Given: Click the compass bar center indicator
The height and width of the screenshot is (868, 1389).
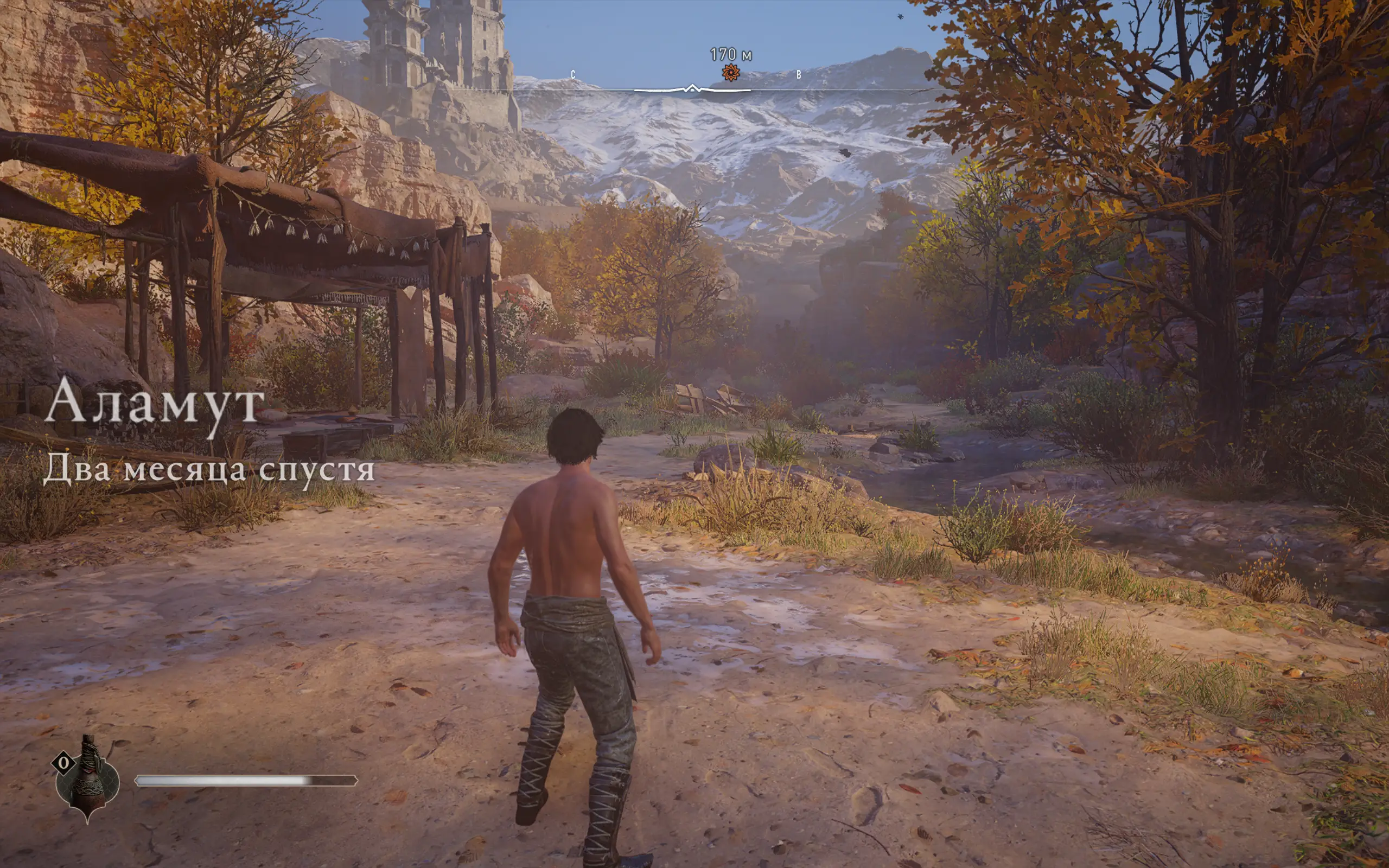Looking at the screenshot, I should [x=692, y=89].
